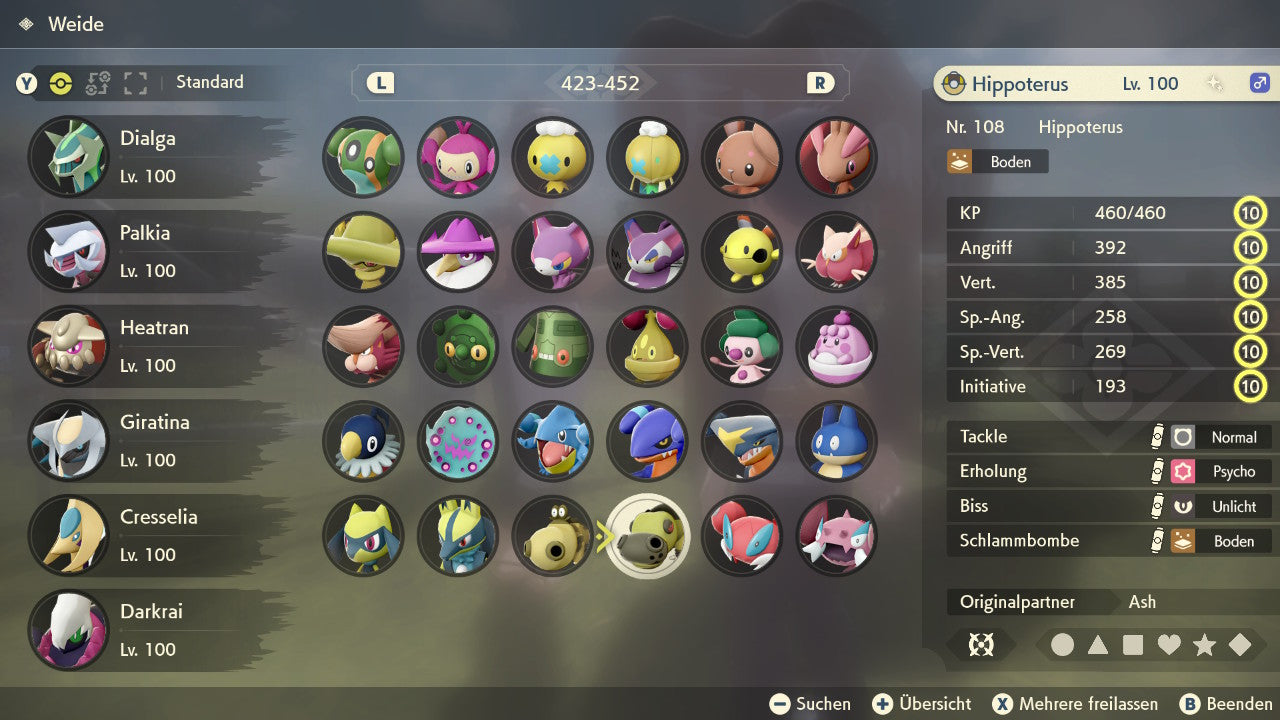Screen dimensions: 1280x720
Task: Select Palkia in the party list
Action: coord(150,251)
